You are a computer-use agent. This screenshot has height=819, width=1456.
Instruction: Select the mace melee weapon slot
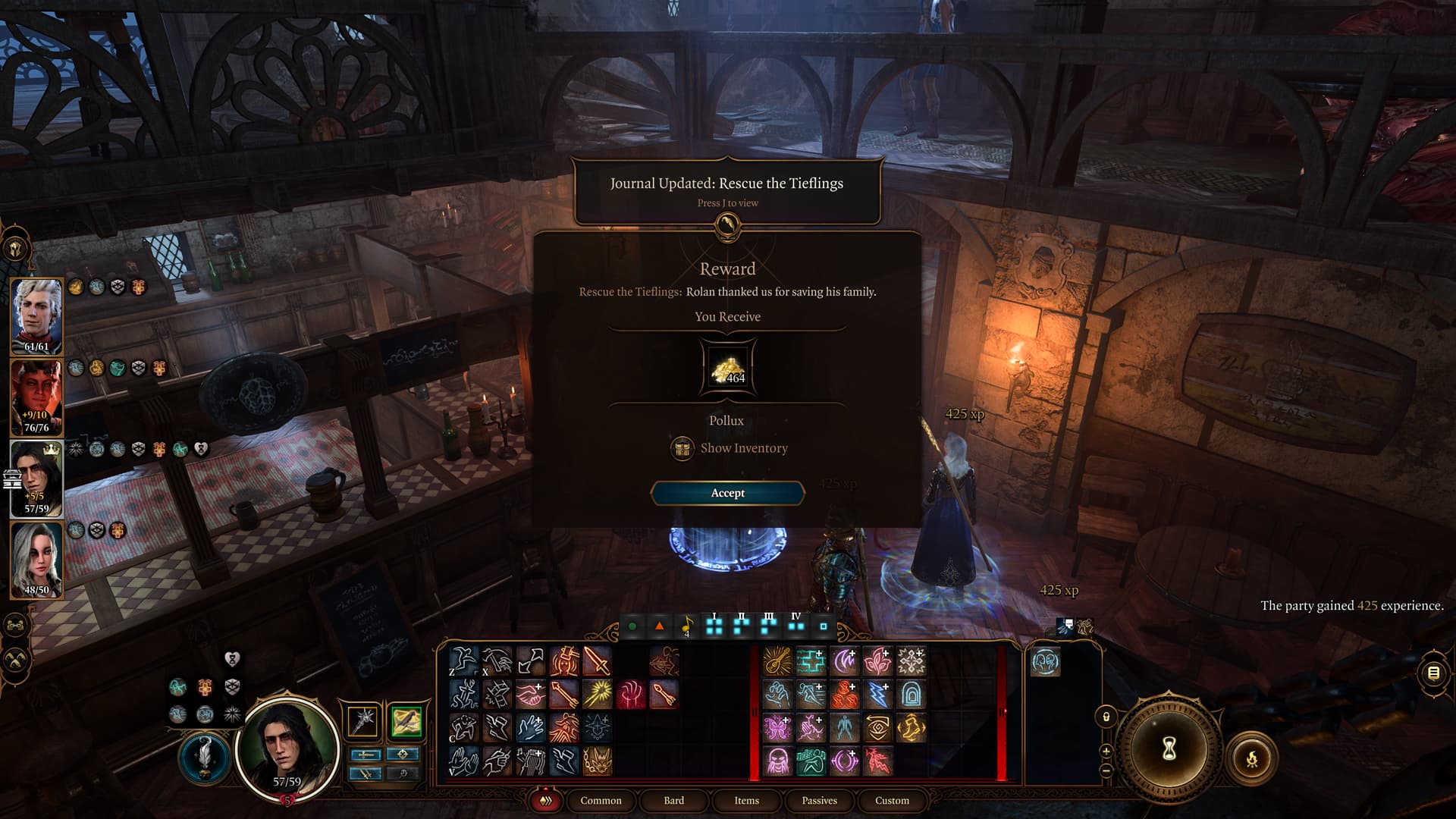click(363, 721)
